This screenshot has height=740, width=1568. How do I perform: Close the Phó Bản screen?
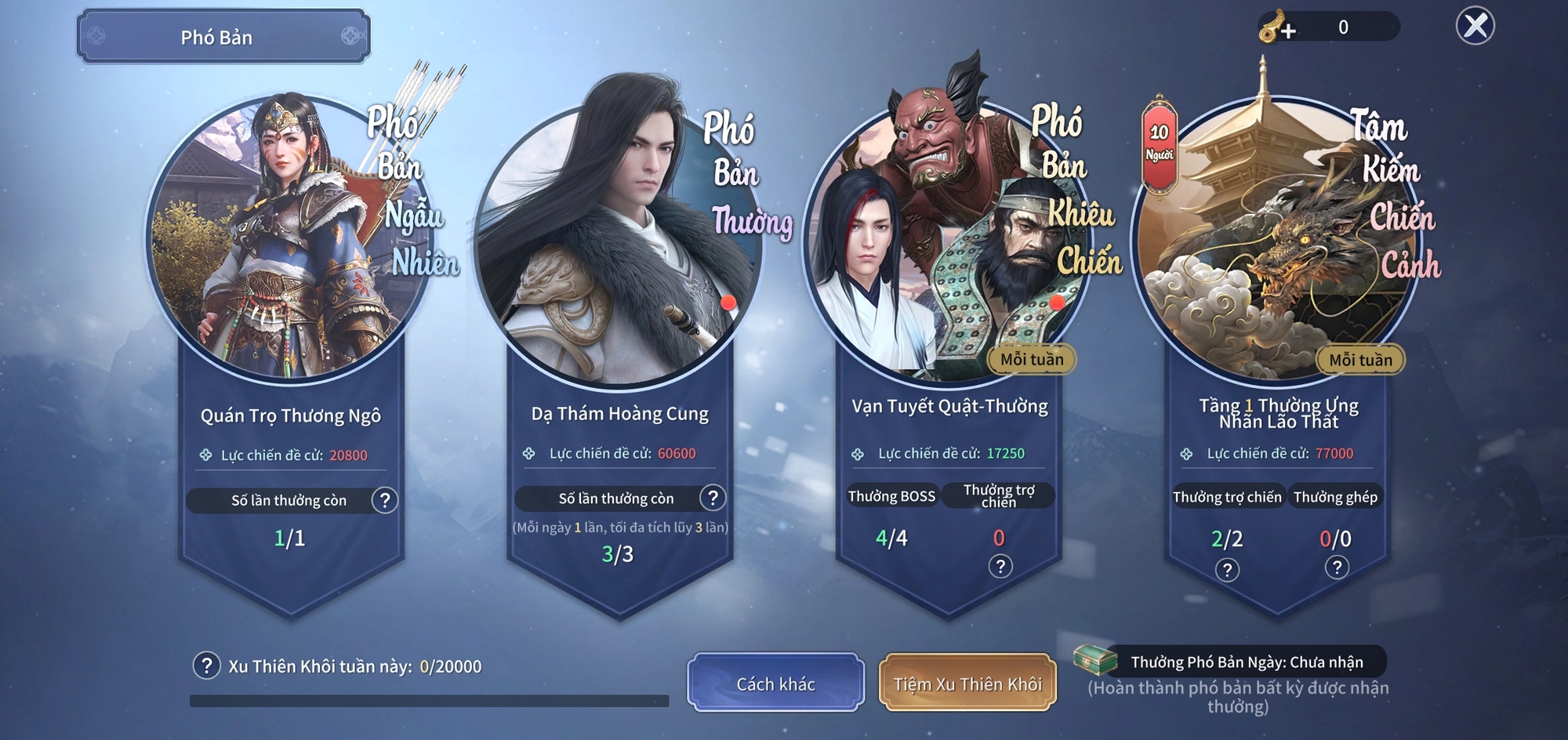(x=1475, y=26)
